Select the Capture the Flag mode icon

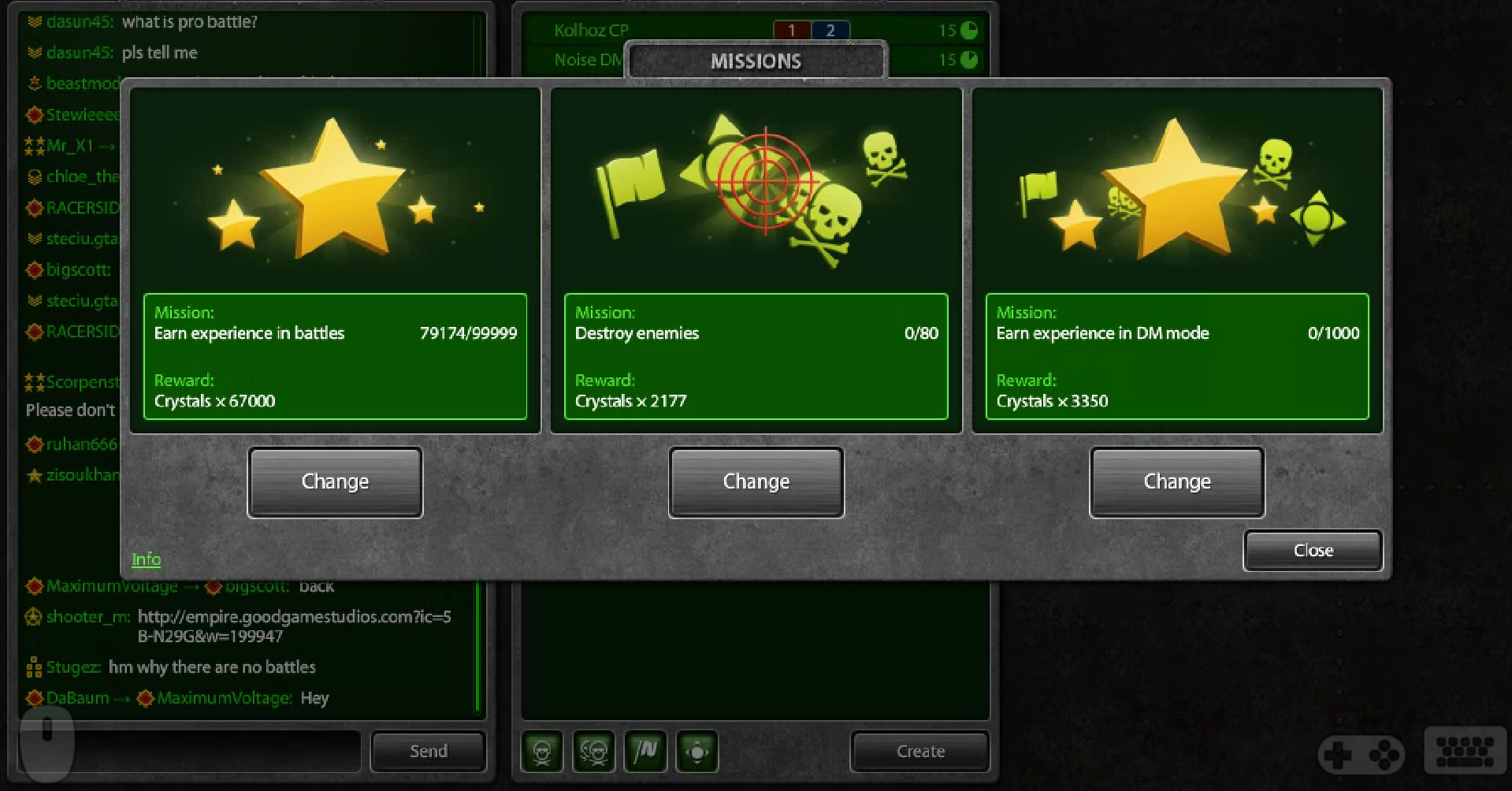tap(646, 752)
